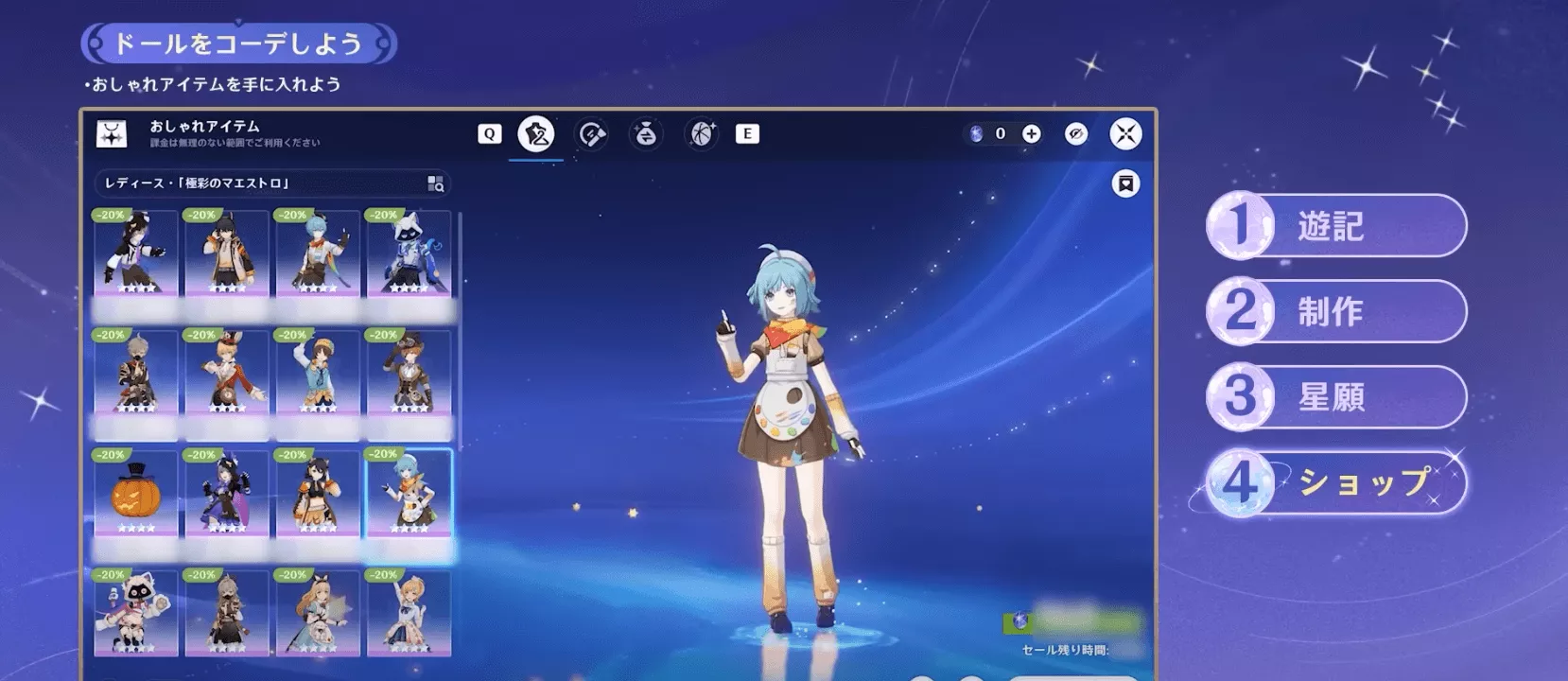
Task: Click the plus icon to top up currency
Action: (1031, 133)
